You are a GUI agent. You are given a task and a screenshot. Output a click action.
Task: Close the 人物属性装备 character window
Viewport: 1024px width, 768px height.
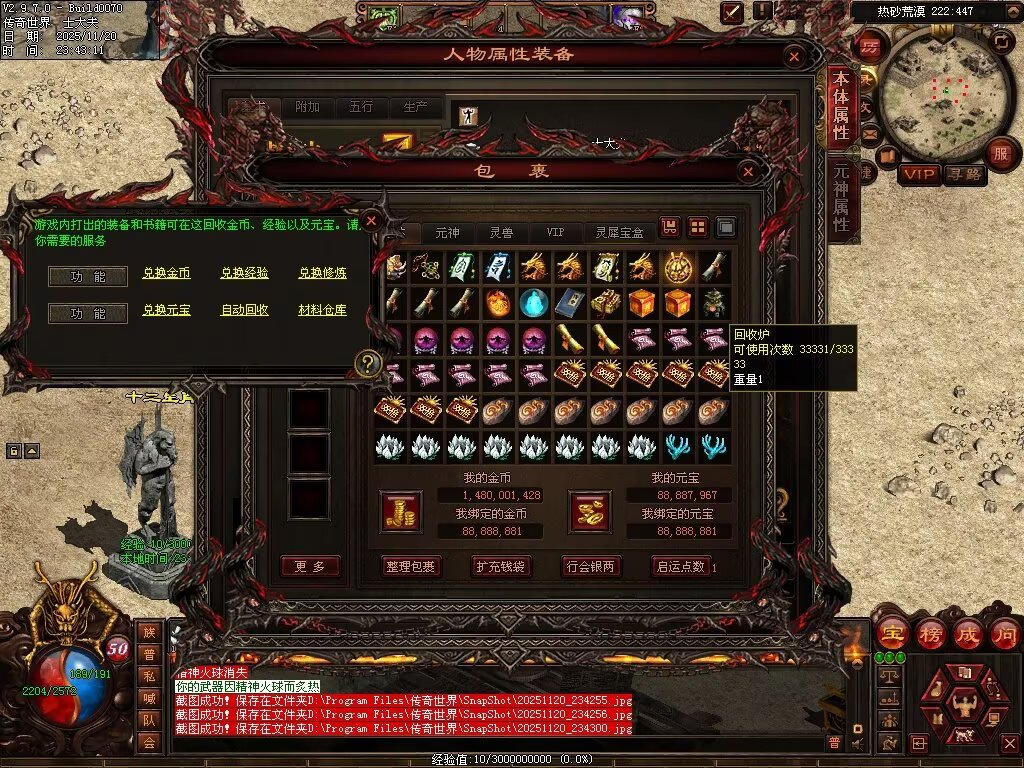tap(794, 55)
